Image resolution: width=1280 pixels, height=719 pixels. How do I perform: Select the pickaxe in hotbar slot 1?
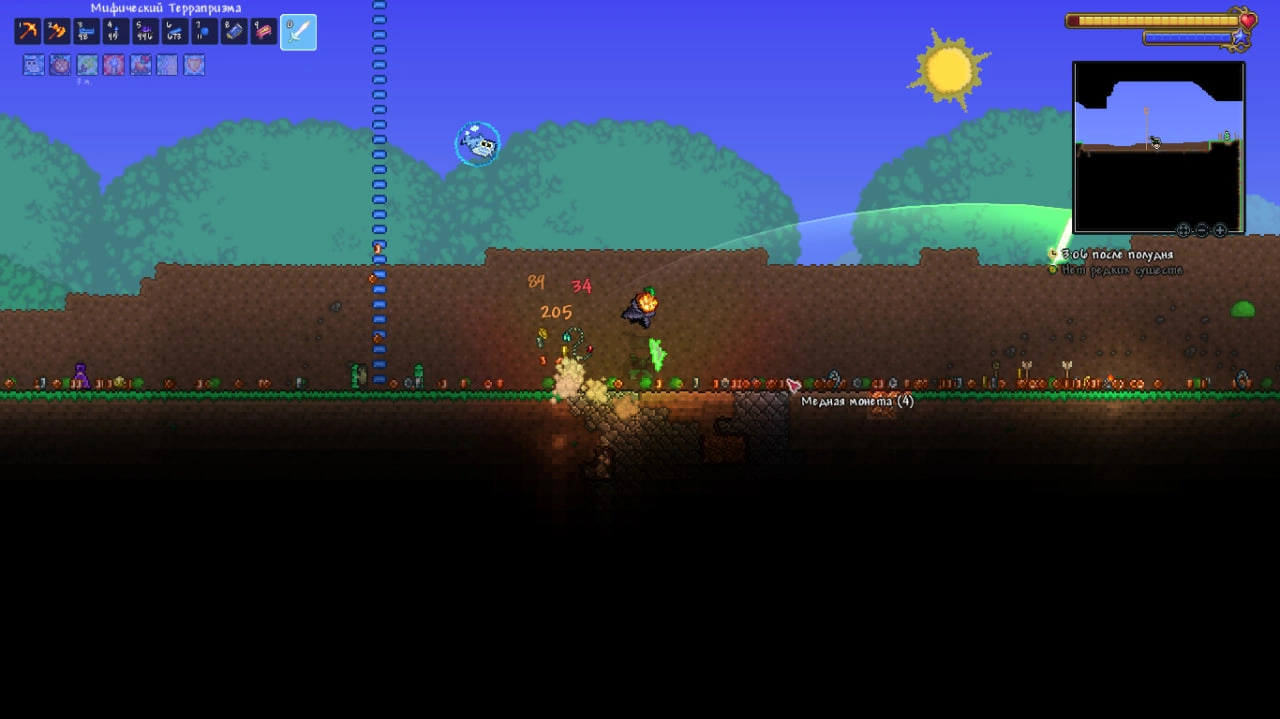[27, 32]
